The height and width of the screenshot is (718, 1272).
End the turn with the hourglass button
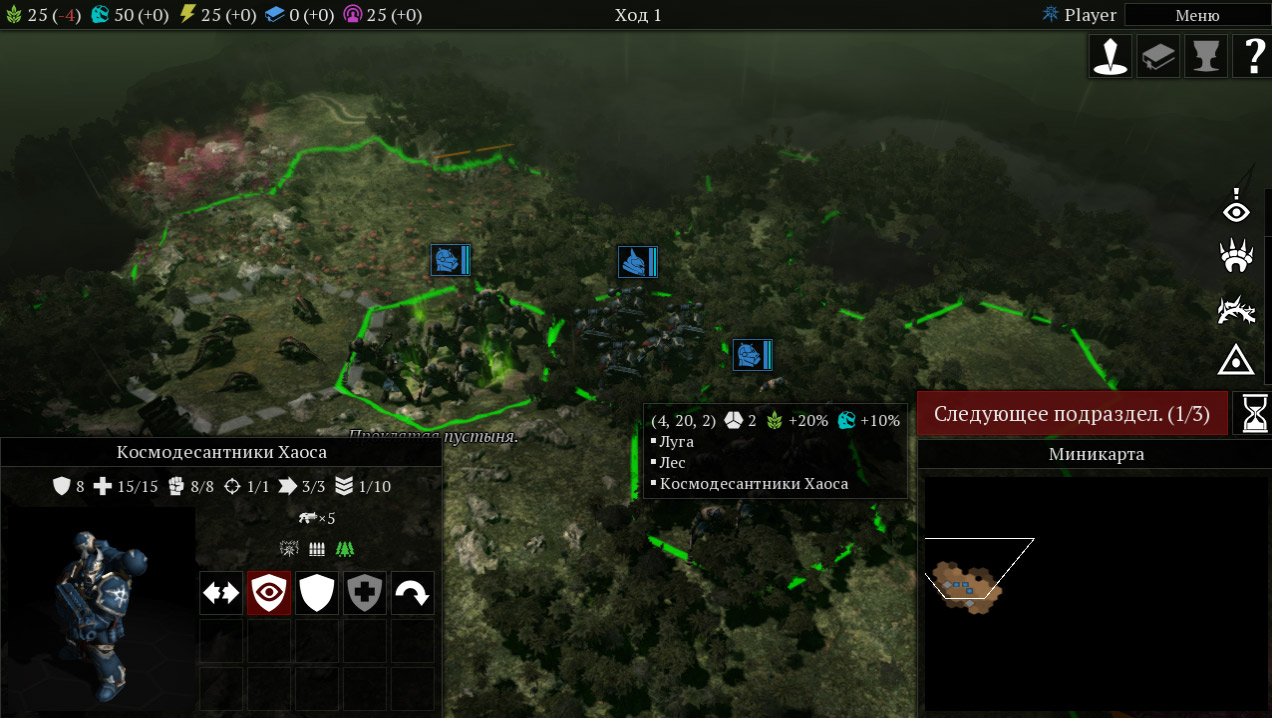click(1254, 413)
